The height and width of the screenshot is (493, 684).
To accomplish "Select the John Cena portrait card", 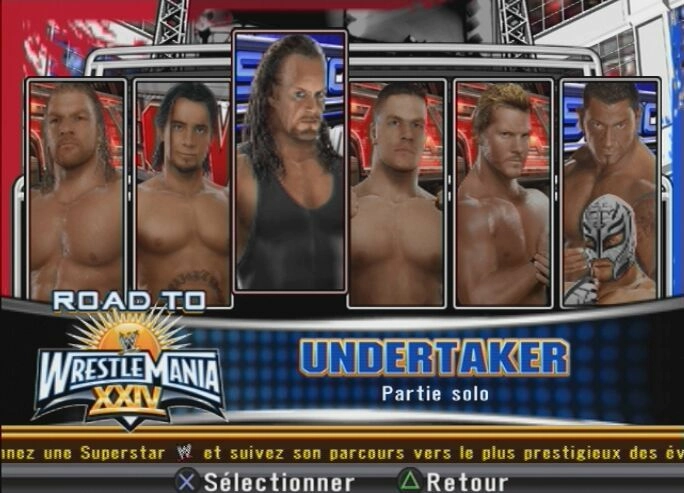I will pyautogui.click(x=396, y=190).
